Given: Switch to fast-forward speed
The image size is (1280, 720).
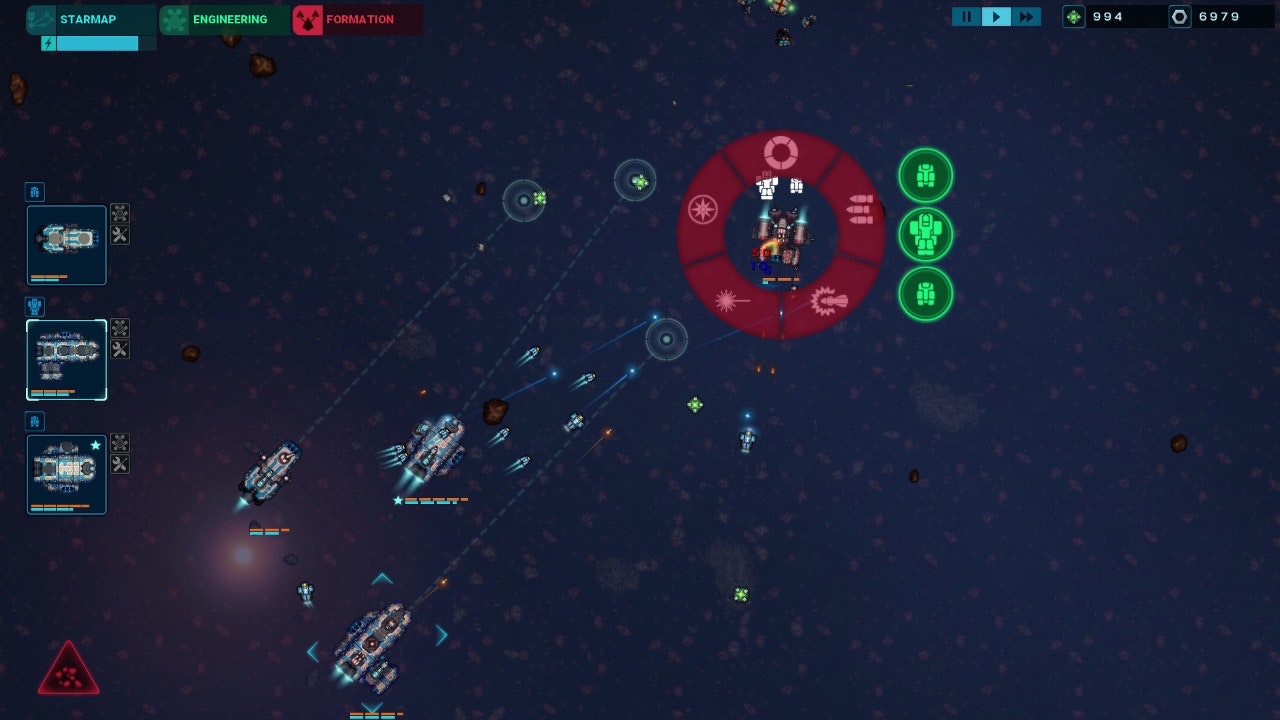Looking at the screenshot, I should 1026,17.
